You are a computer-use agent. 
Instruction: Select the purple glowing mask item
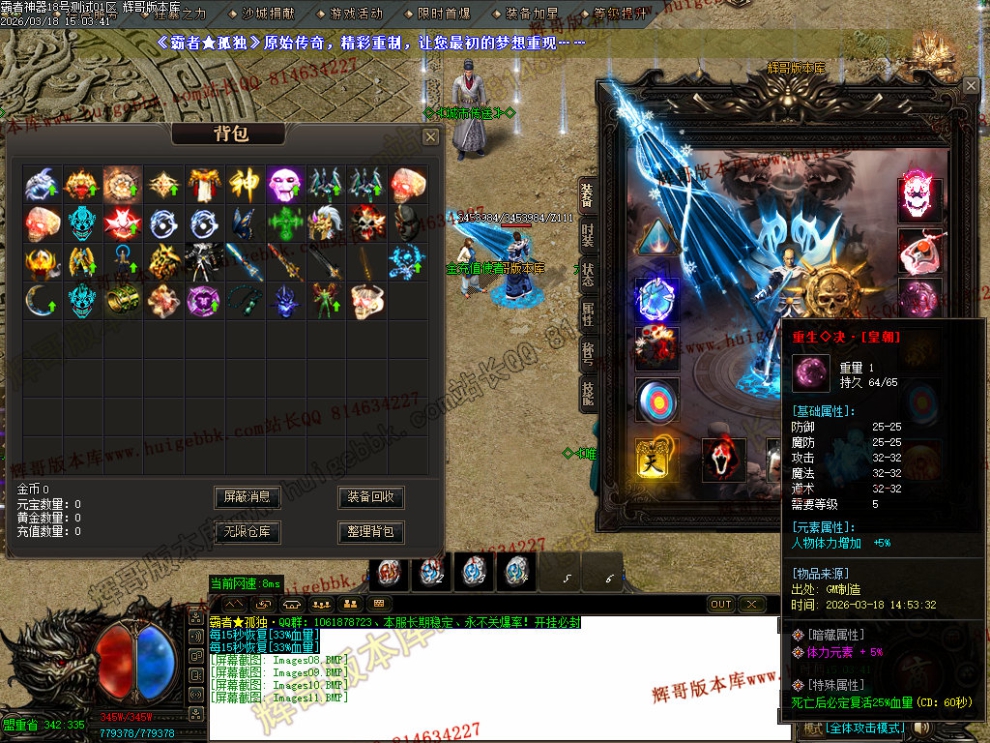click(x=285, y=184)
